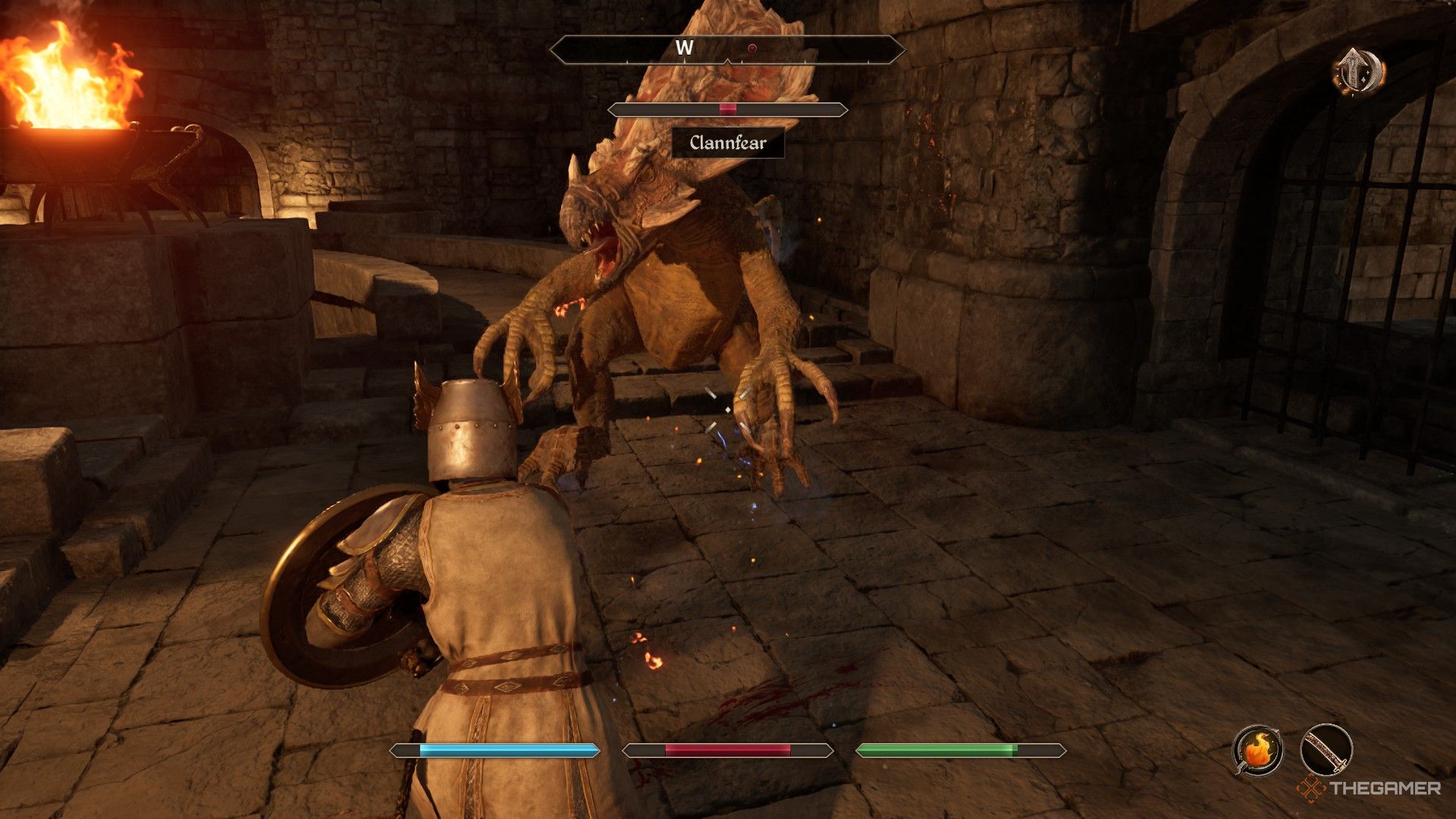
Task: Open the active effect icon
Action: coord(1358,72)
